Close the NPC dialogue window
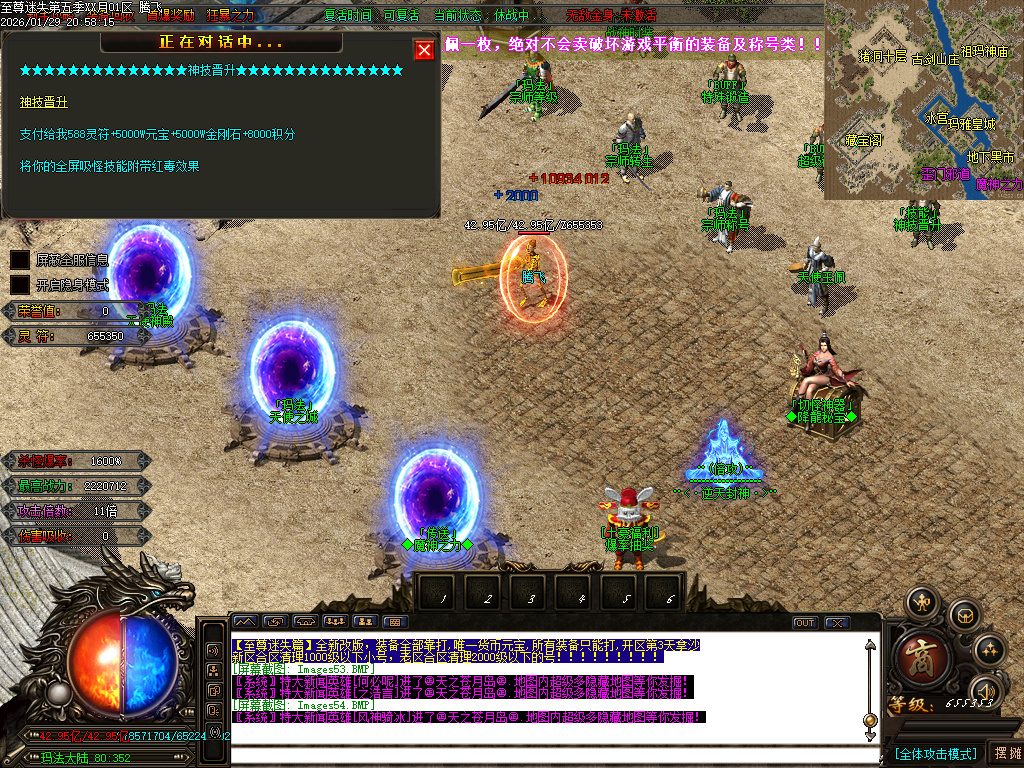1024x768 pixels. click(x=424, y=50)
